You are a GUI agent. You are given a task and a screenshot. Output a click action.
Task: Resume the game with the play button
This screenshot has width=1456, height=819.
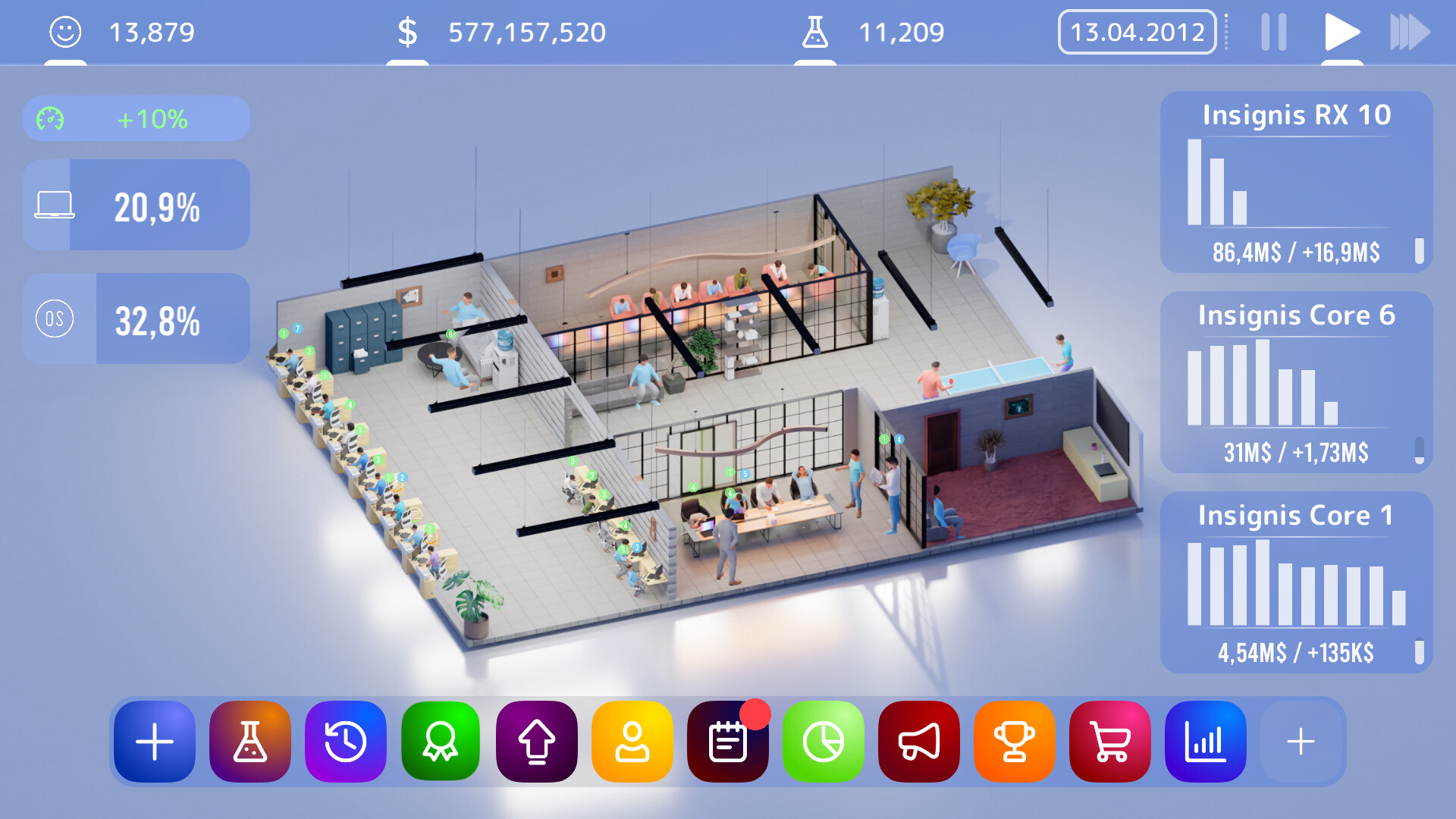[x=1341, y=32]
